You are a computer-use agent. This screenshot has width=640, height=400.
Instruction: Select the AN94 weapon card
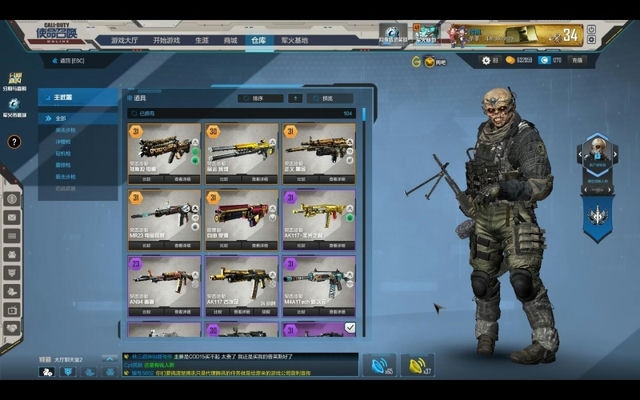pyautogui.click(x=163, y=285)
